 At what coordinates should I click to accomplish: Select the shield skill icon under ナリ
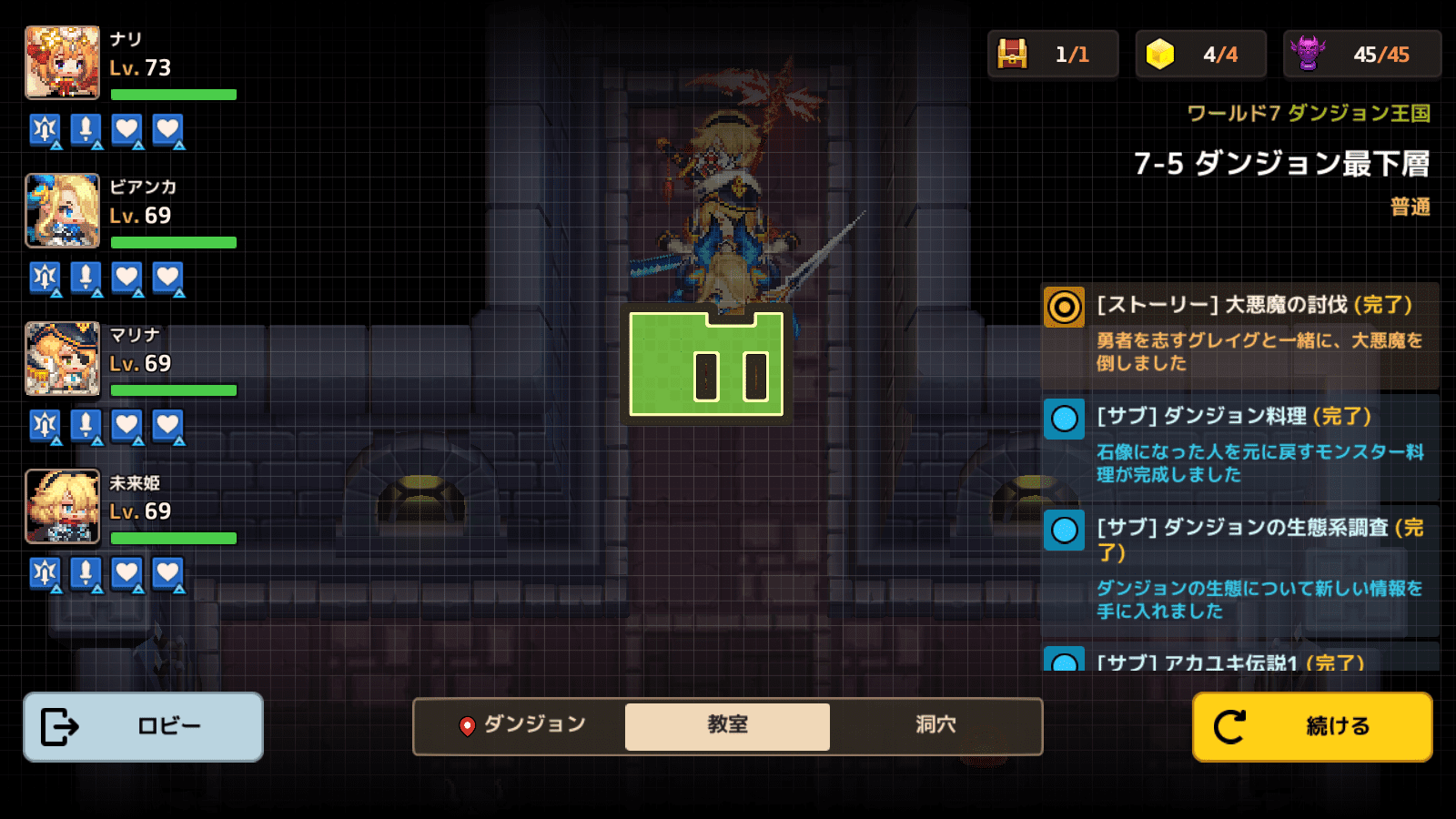[45, 130]
